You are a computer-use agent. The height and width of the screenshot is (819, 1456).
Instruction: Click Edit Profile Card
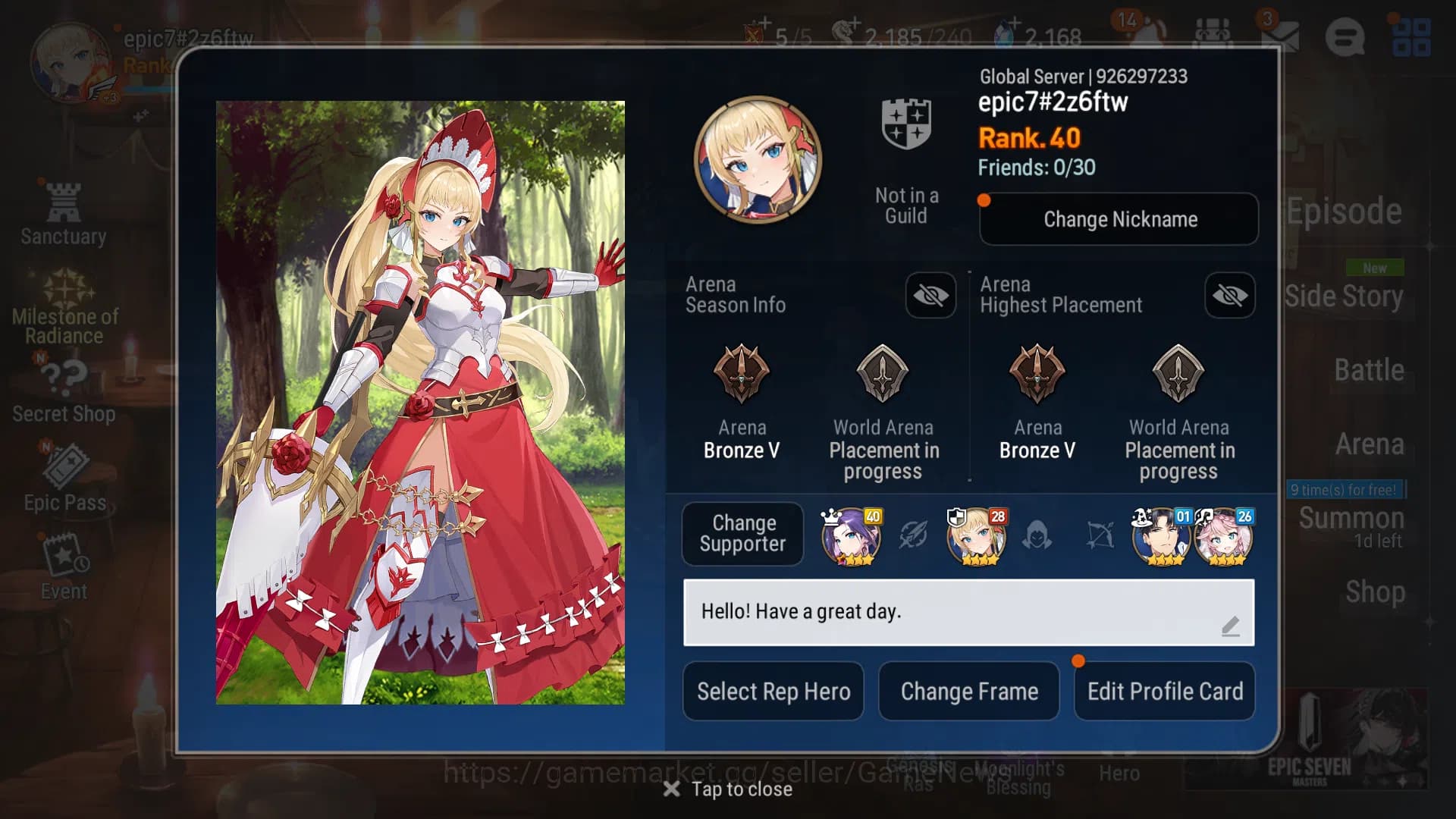(1165, 691)
